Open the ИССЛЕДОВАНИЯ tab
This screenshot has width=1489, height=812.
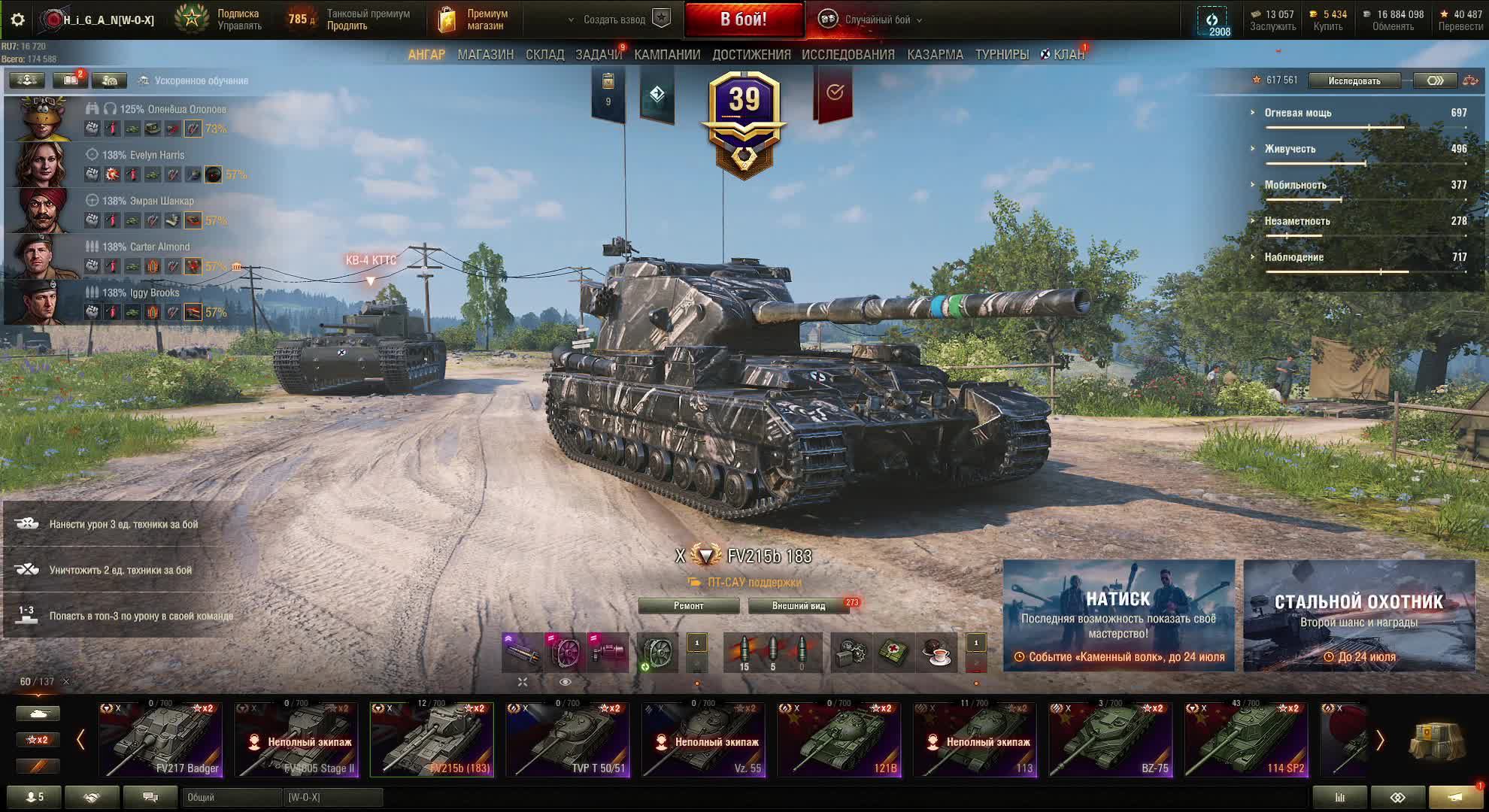[848, 55]
